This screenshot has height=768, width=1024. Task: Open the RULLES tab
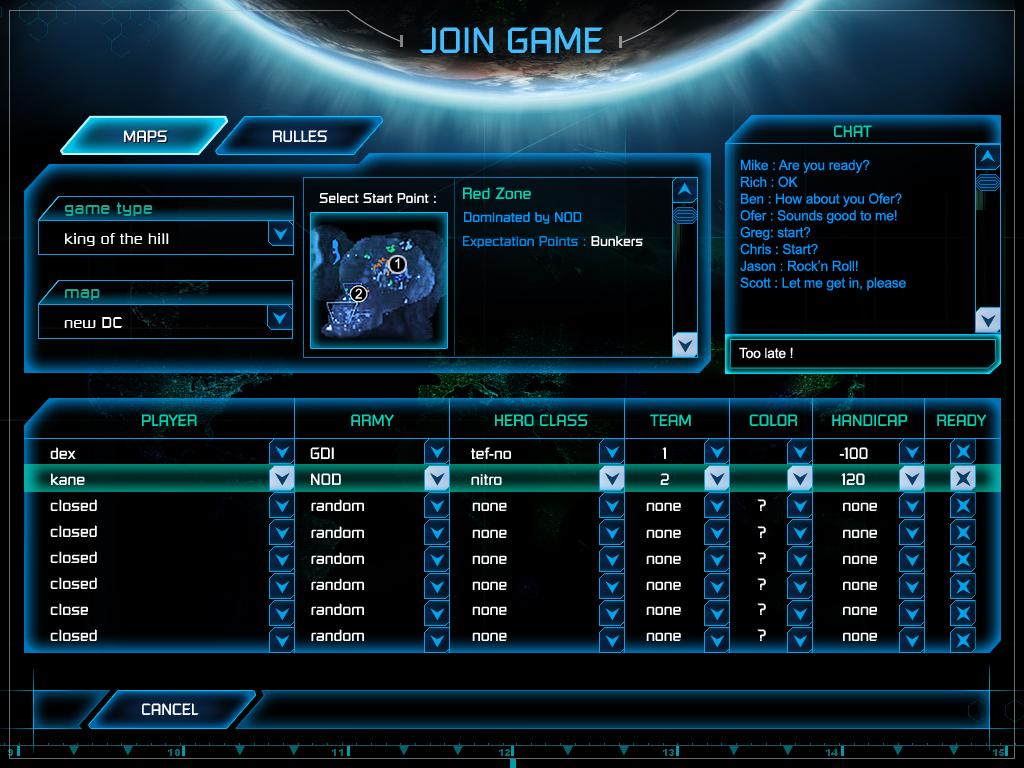click(299, 136)
